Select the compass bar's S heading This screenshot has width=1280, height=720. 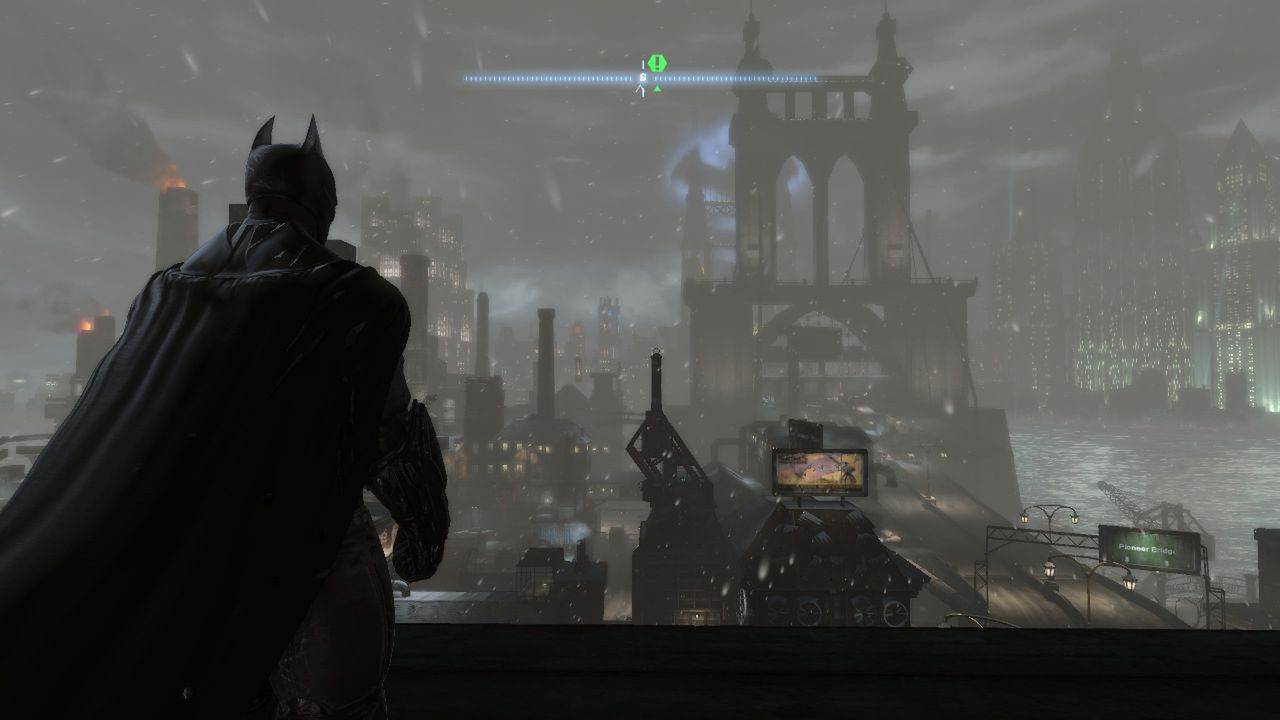click(643, 77)
